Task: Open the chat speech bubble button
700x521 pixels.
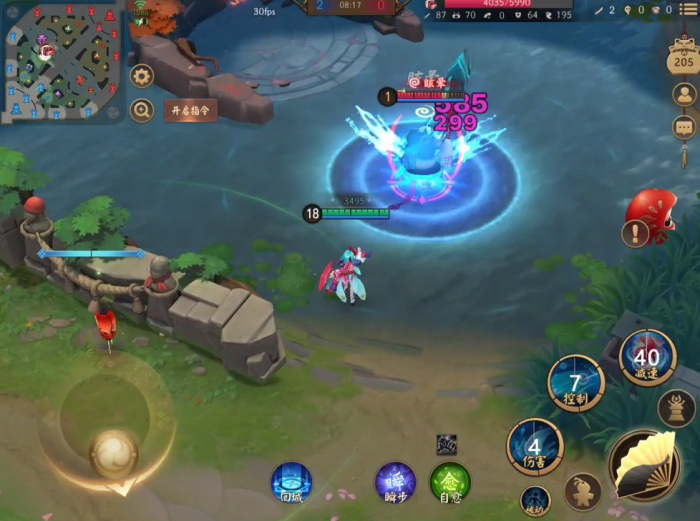Action: point(684,128)
